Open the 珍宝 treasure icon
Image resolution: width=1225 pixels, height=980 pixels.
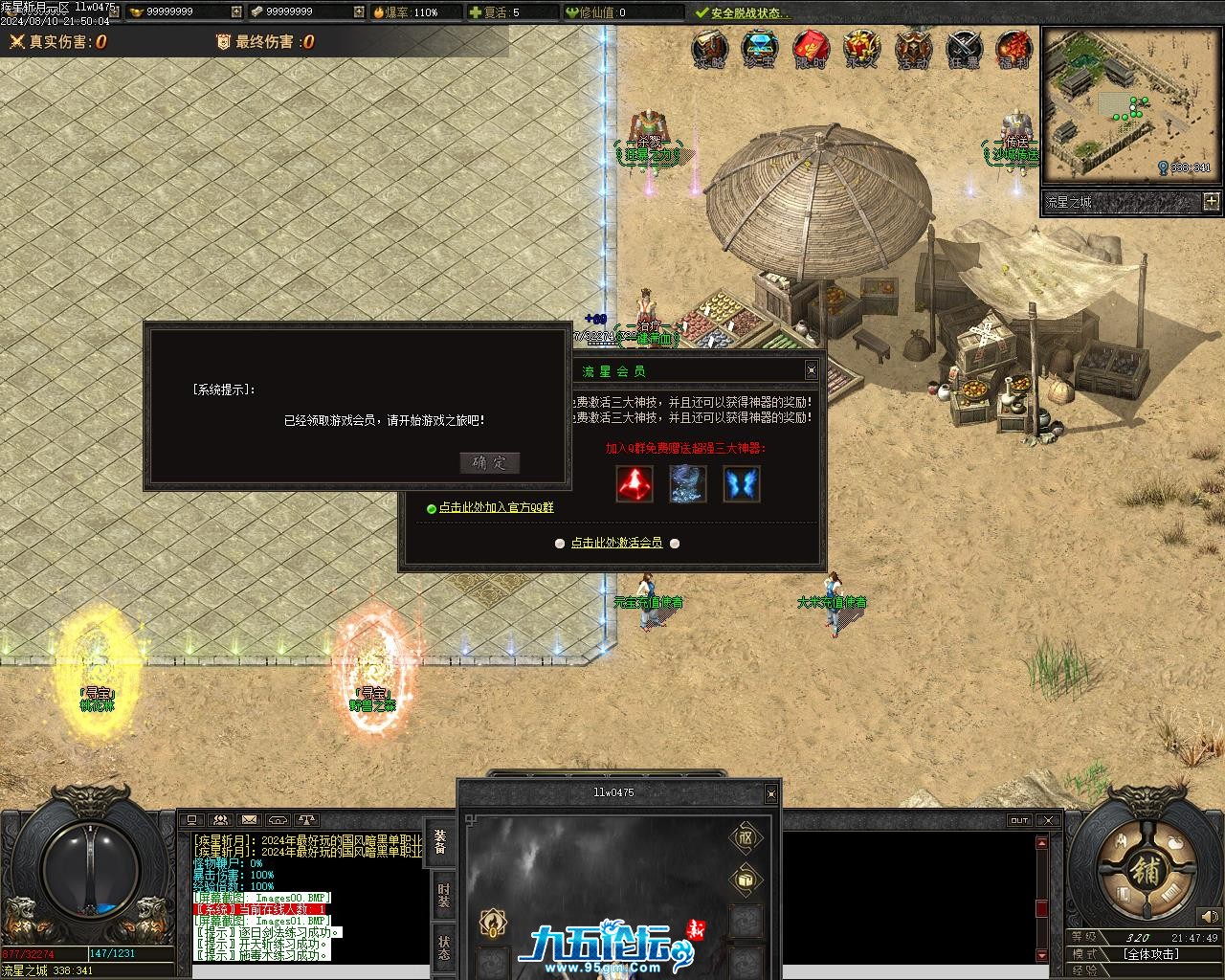pos(760,50)
